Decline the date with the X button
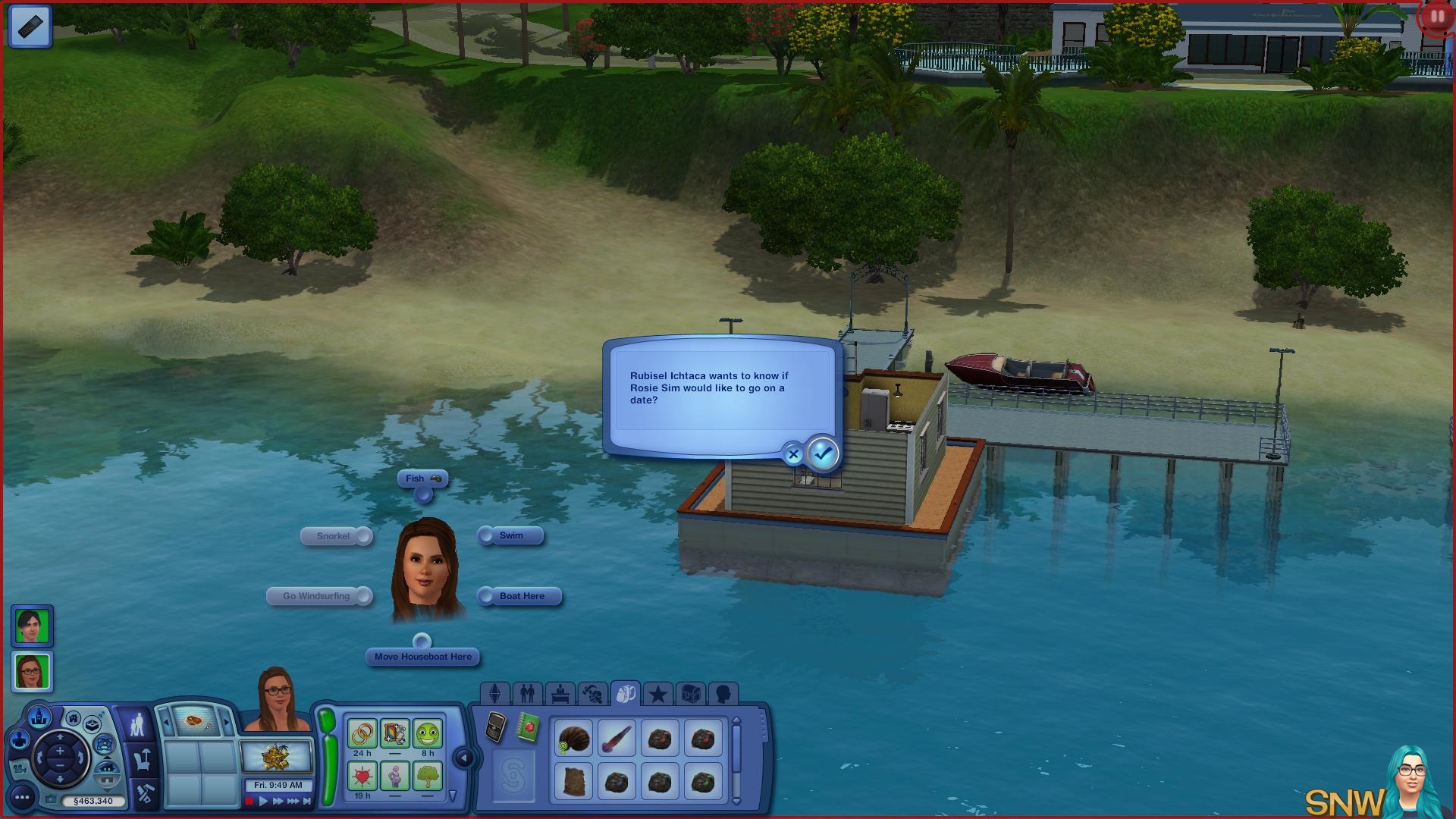1456x819 pixels. click(x=793, y=455)
